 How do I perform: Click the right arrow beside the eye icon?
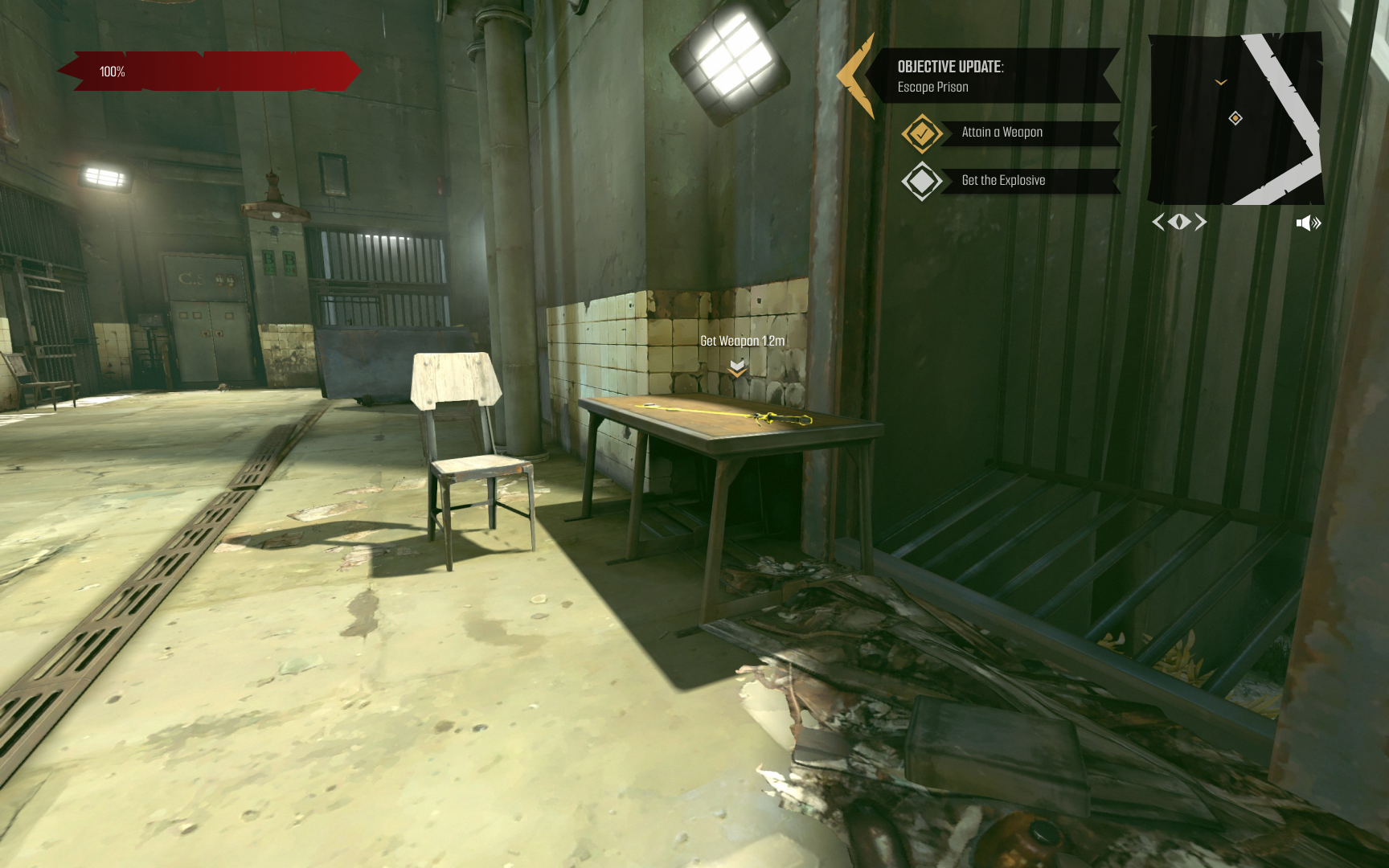1201,222
